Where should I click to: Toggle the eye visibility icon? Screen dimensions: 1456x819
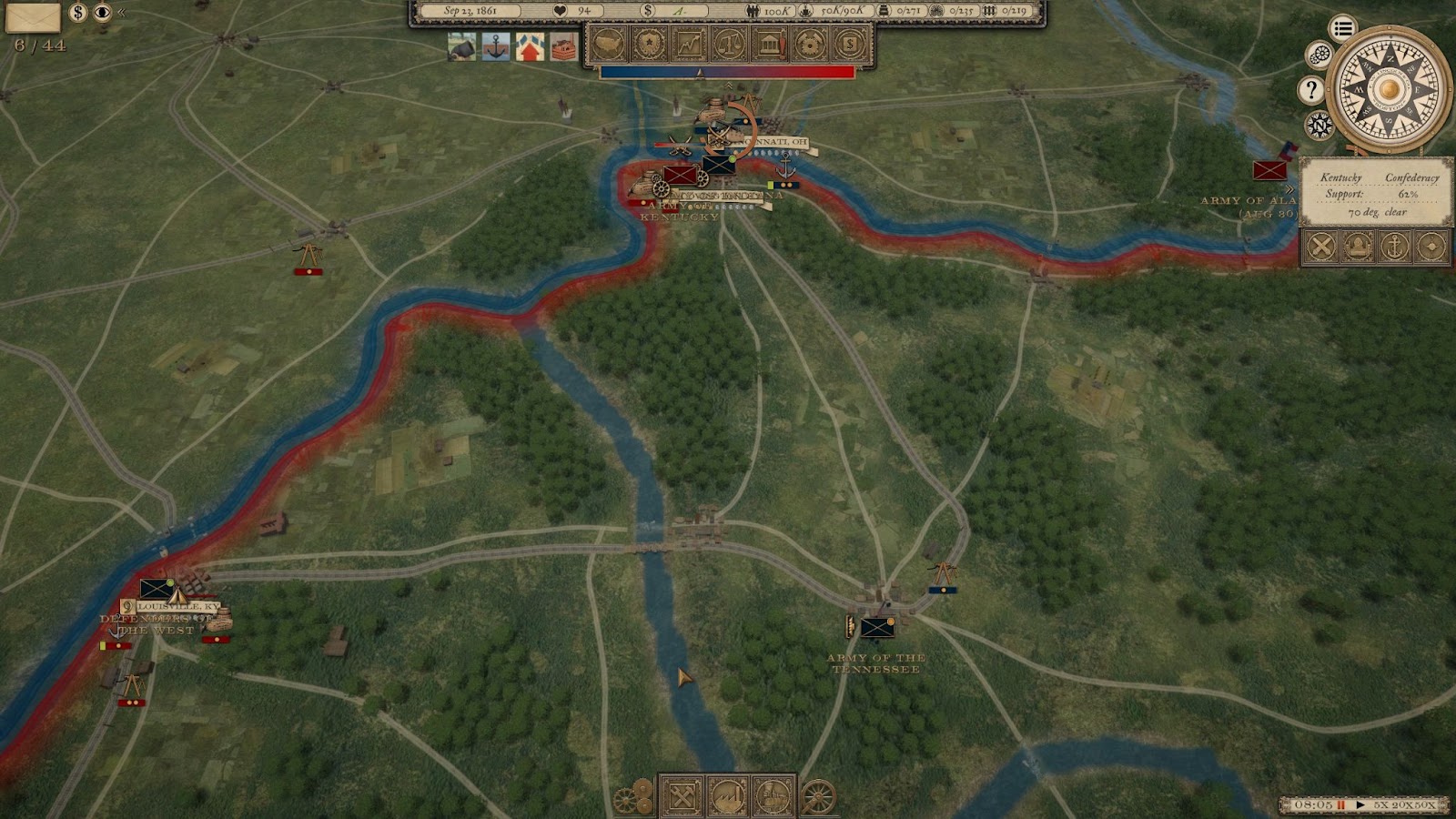102,13
